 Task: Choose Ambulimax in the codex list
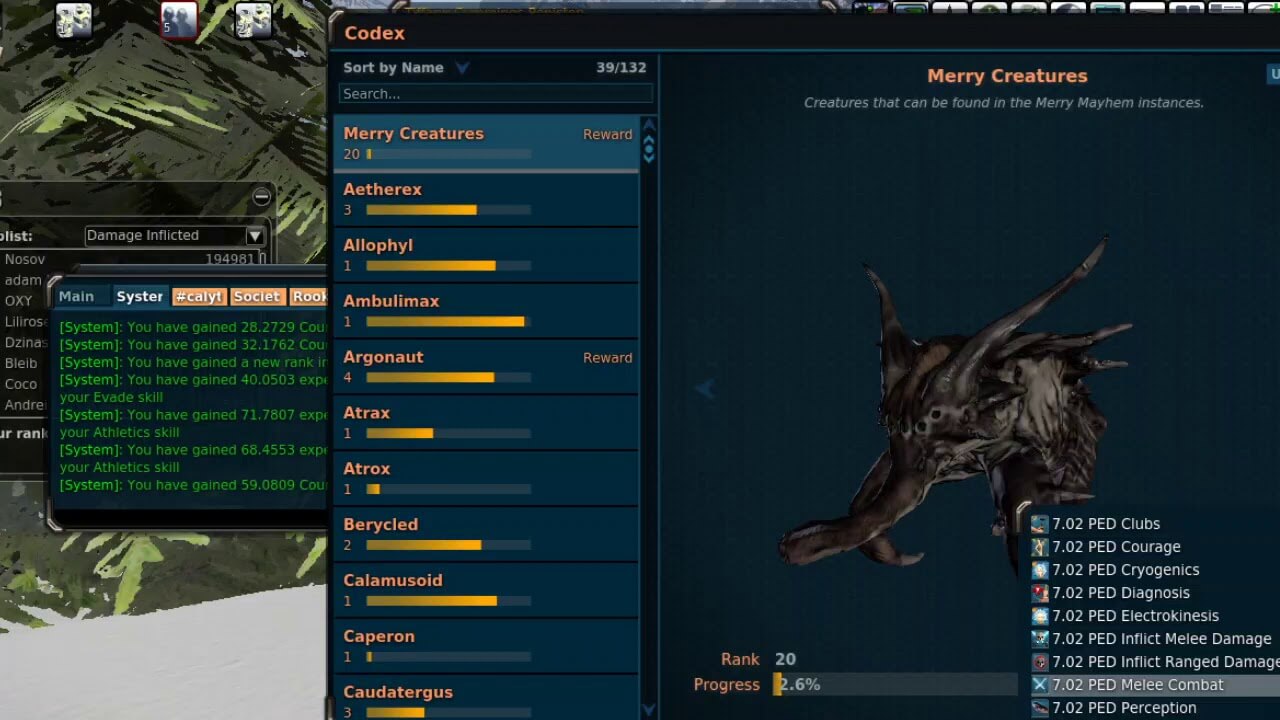click(x=485, y=310)
